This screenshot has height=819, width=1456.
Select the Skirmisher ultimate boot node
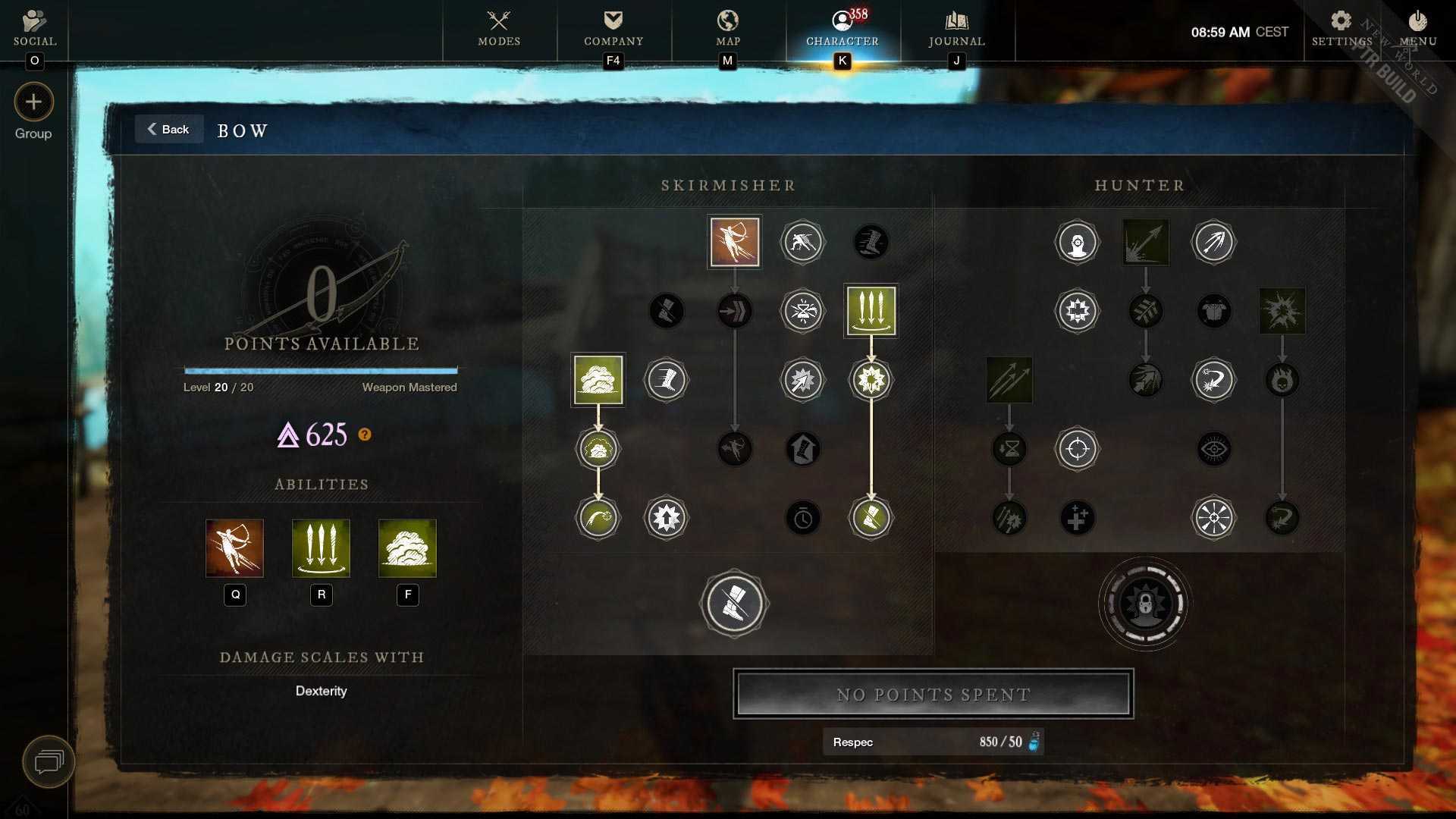point(734,604)
